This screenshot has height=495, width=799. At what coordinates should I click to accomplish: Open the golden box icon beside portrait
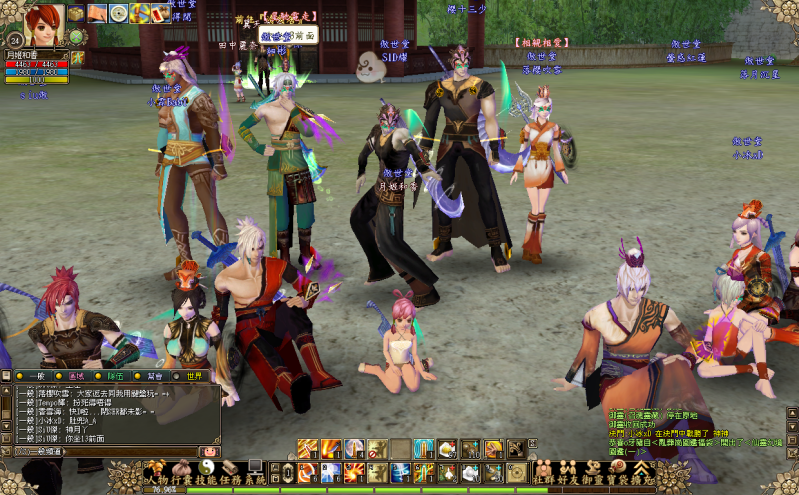click(x=75, y=13)
